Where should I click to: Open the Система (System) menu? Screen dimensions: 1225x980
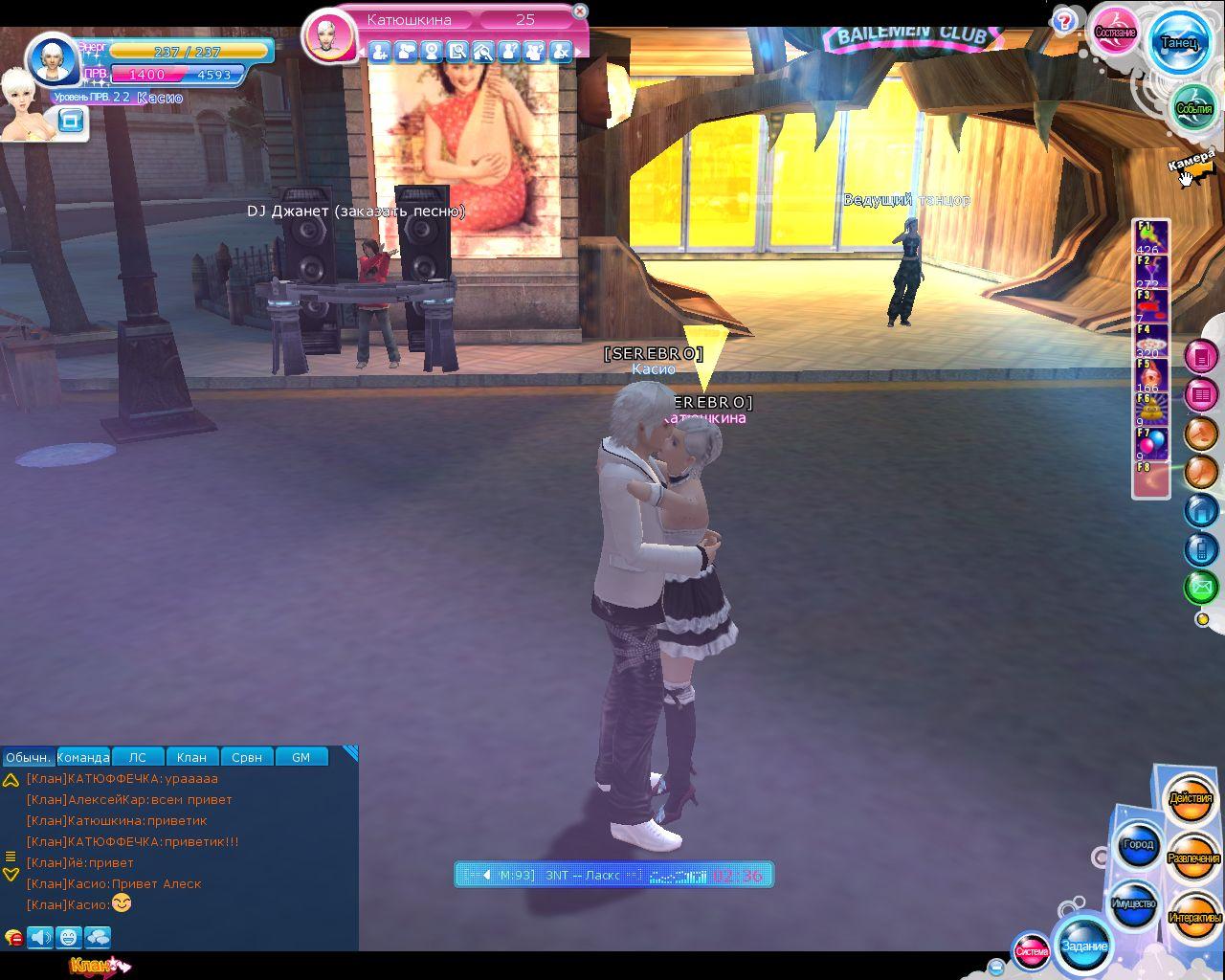click(x=1032, y=951)
